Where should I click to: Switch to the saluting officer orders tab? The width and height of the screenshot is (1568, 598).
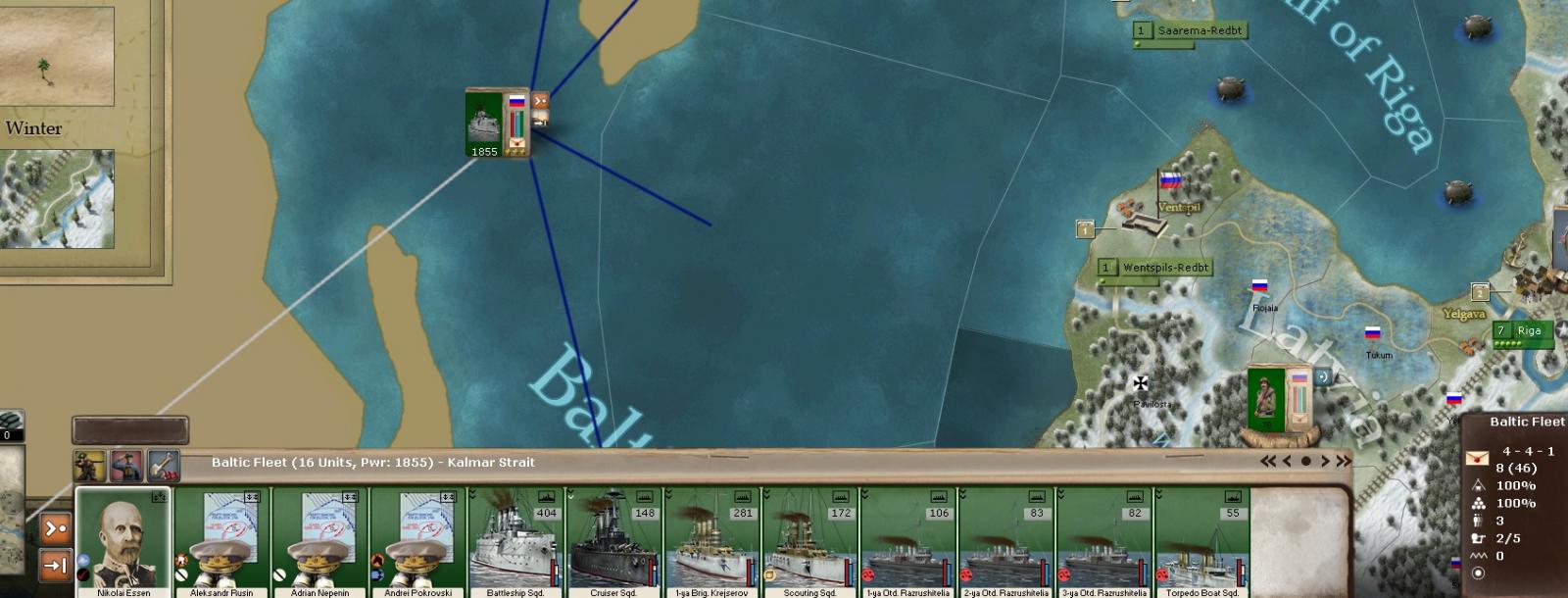(126, 466)
